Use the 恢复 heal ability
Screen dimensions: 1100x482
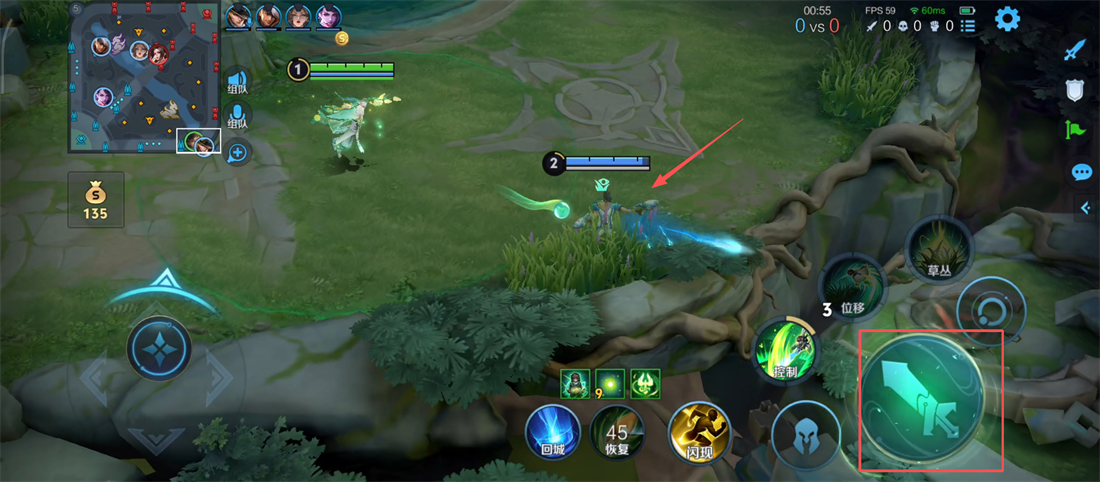click(x=617, y=431)
